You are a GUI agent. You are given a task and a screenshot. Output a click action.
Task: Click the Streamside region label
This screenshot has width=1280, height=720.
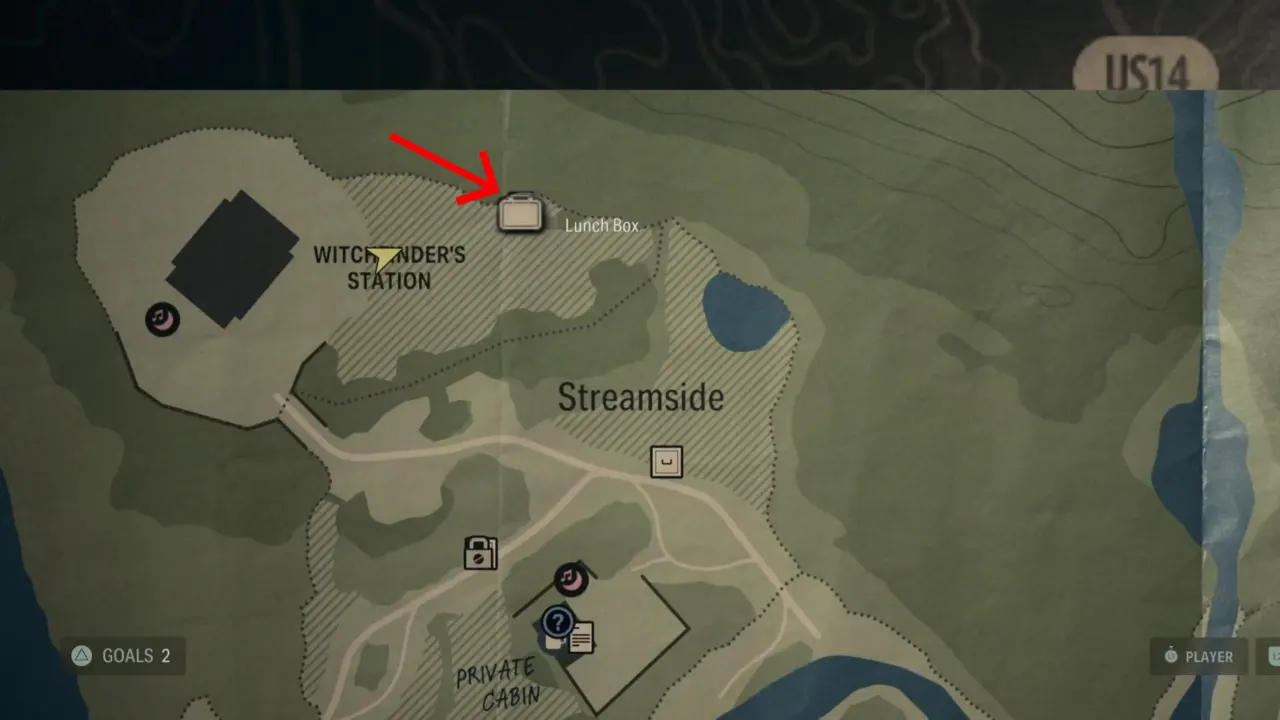(639, 397)
